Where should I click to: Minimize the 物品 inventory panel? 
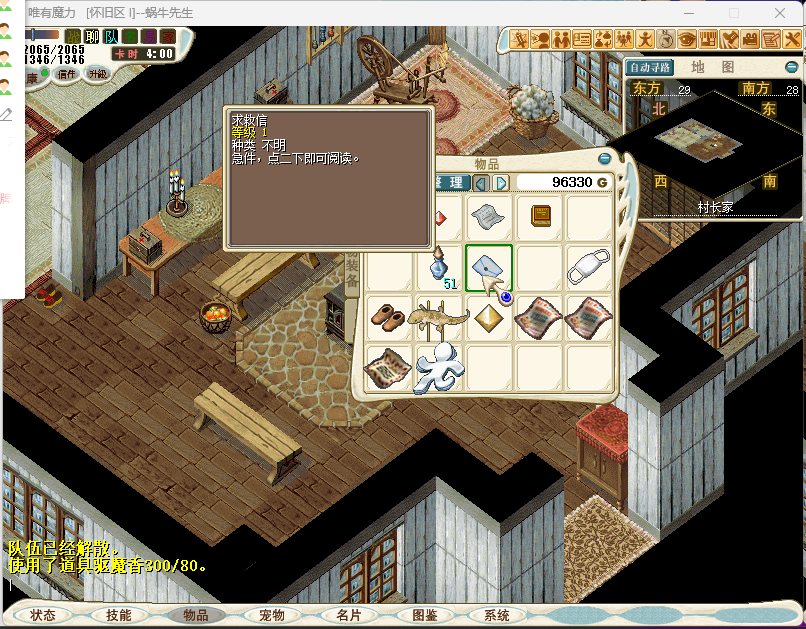coord(604,159)
